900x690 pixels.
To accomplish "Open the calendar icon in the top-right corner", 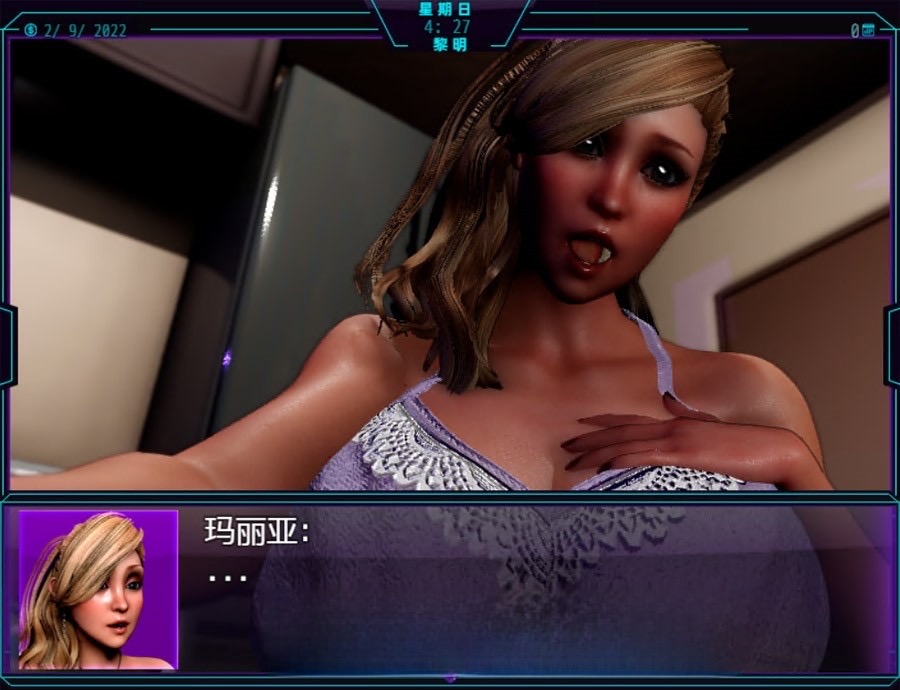I will tap(868, 30).
